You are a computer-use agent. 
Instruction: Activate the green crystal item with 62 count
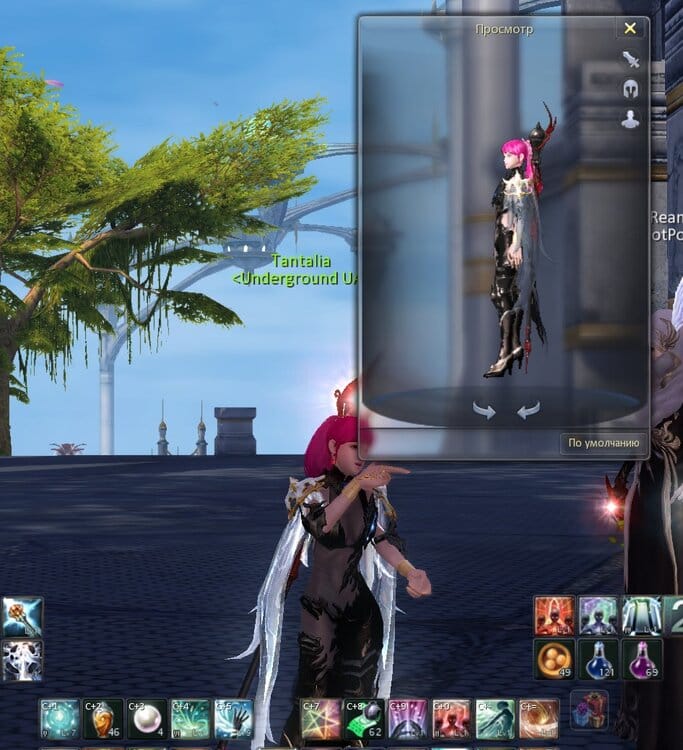point(365,719)
